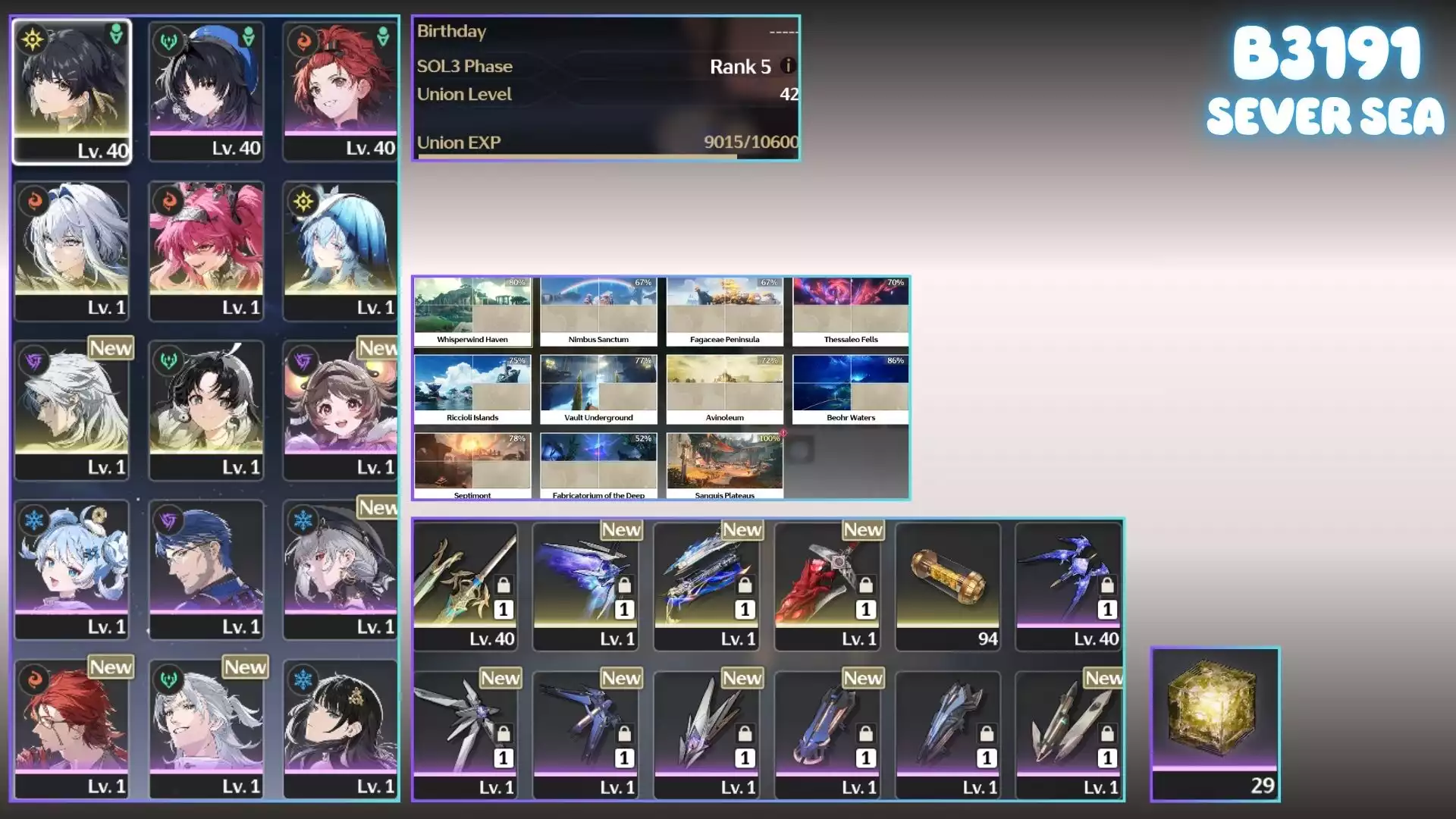Select the pink twin-tailed character portrait
This screenshot has height=819, width=1456.
206,250
